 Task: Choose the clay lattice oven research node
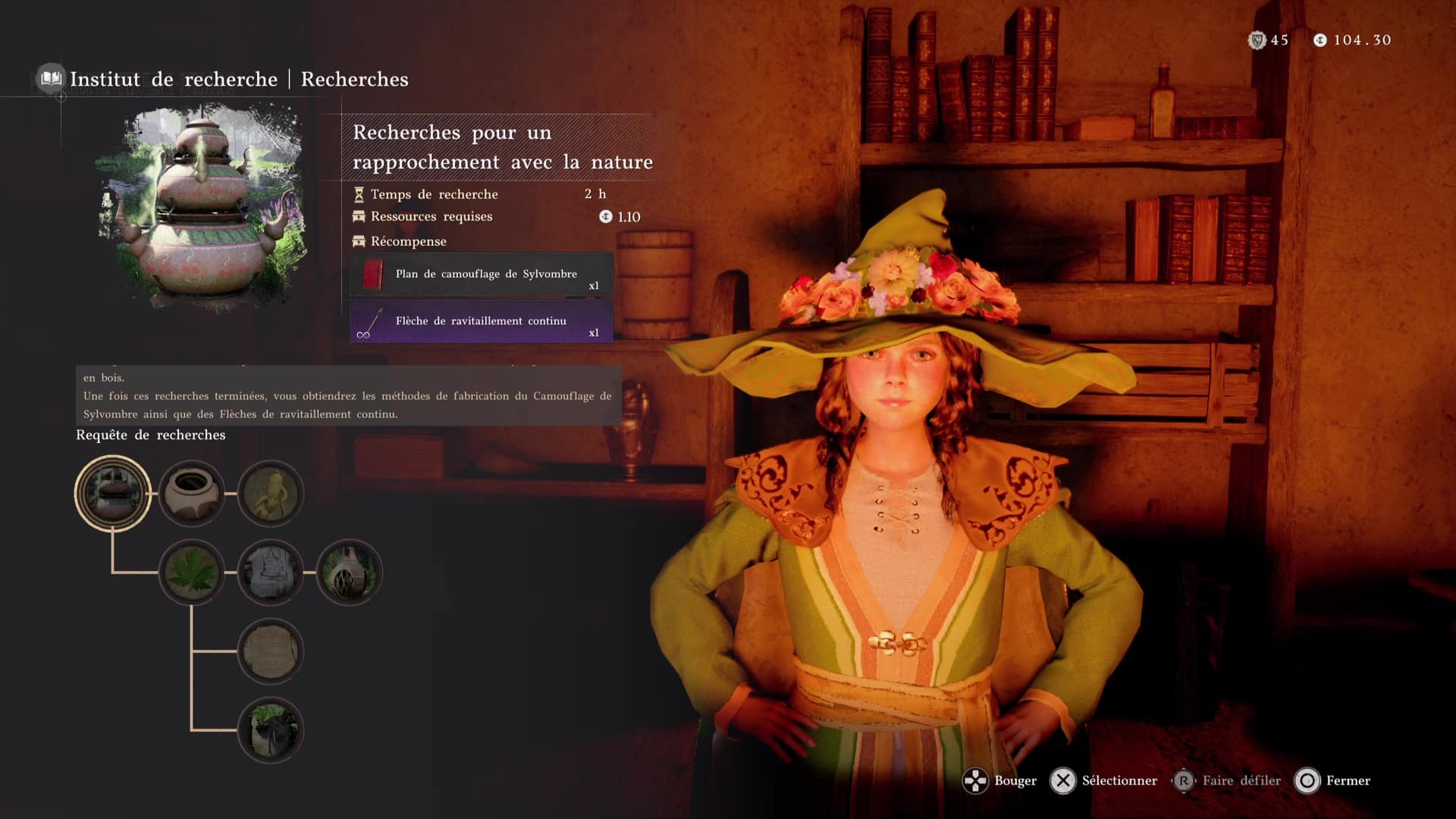(349, 573)
